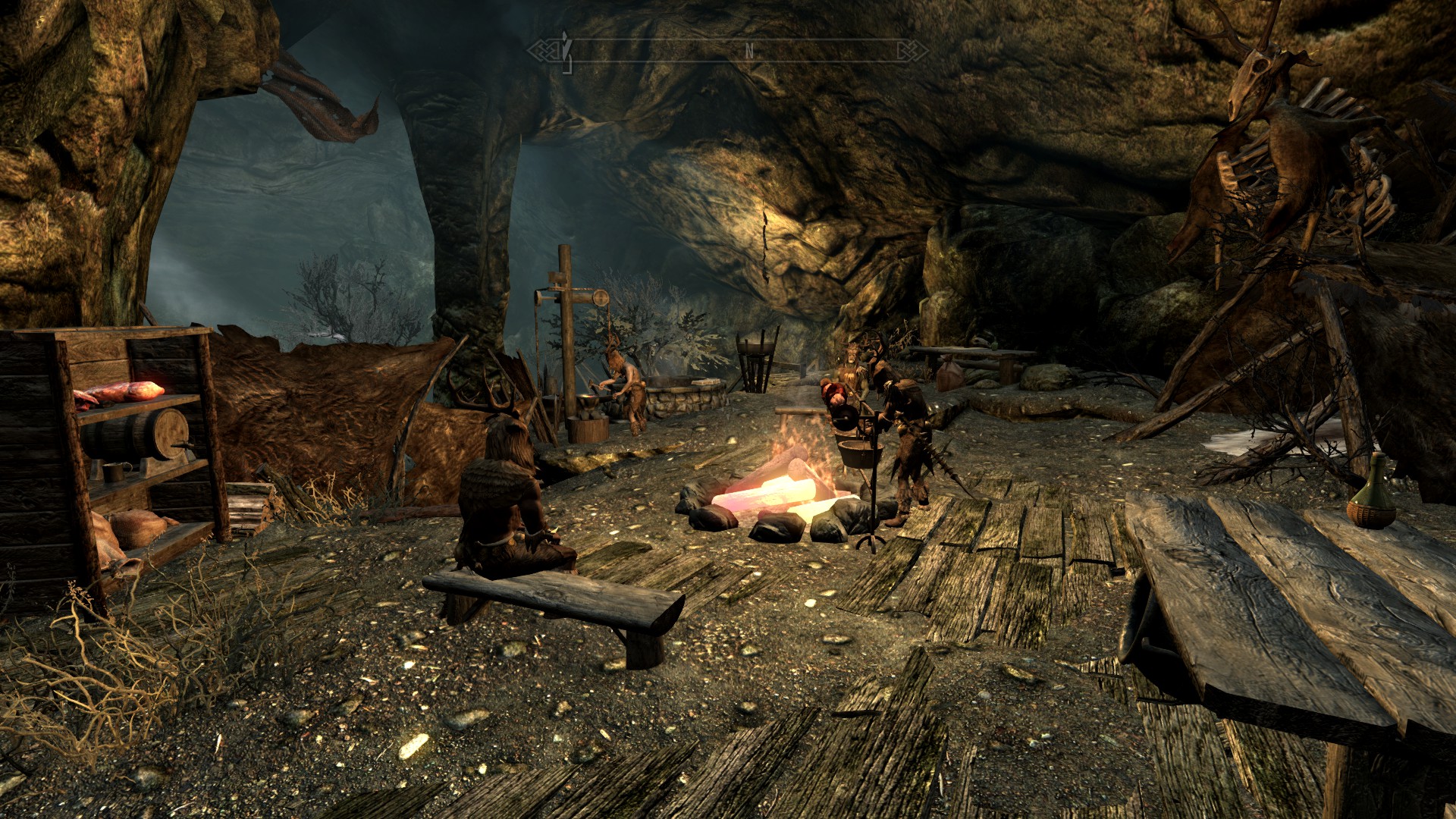The image size is (1456, 819).
Task: Select the location marker on the compass bar
Action: tap(564, 52)
